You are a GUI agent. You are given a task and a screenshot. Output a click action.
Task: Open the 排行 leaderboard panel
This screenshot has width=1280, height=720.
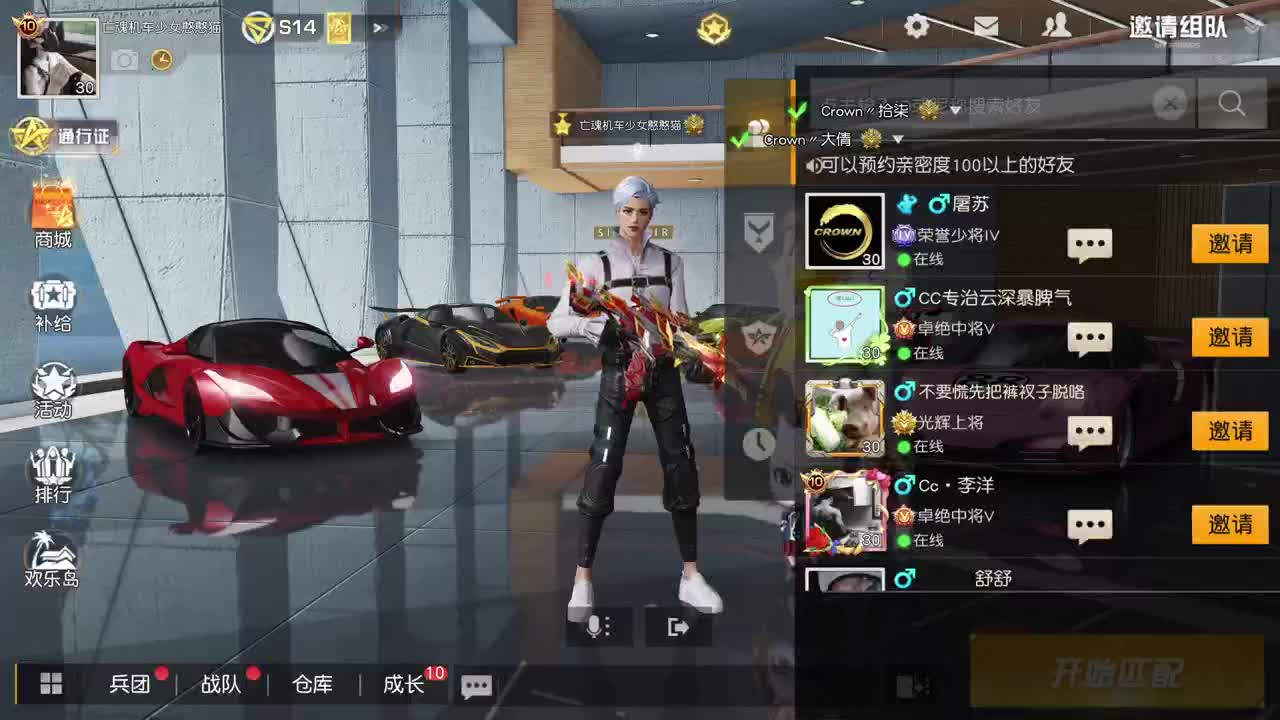[x=52, y=472]
